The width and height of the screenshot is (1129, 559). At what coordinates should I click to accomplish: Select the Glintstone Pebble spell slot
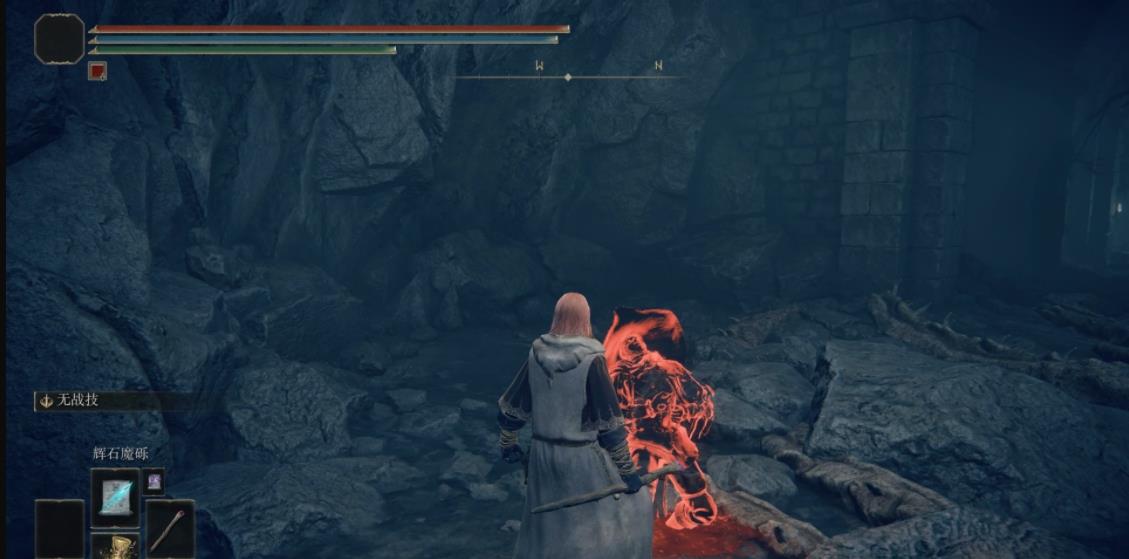click(115, 497)
